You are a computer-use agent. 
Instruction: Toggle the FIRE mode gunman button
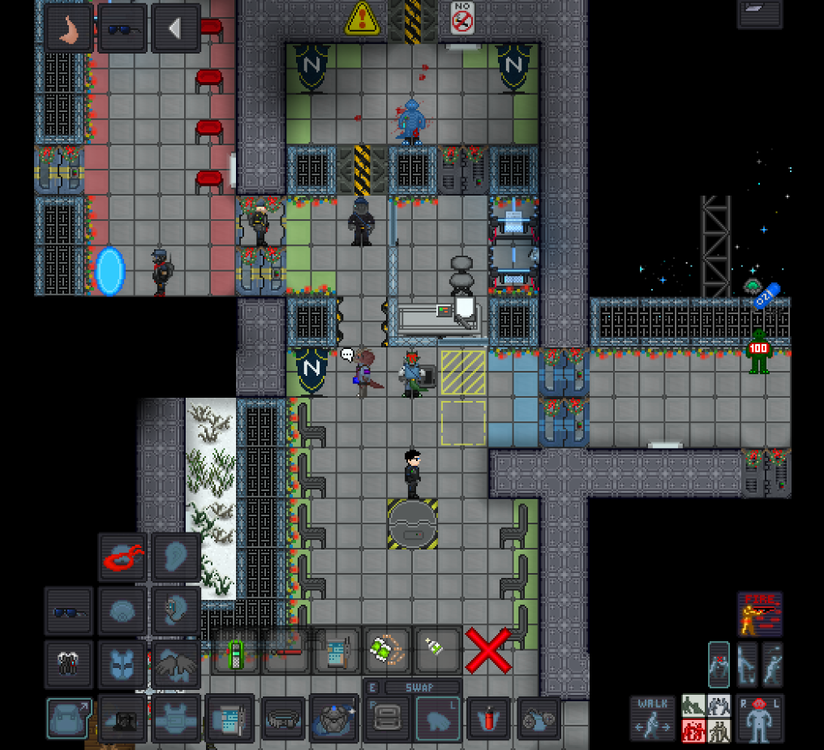tap(760, 613)
